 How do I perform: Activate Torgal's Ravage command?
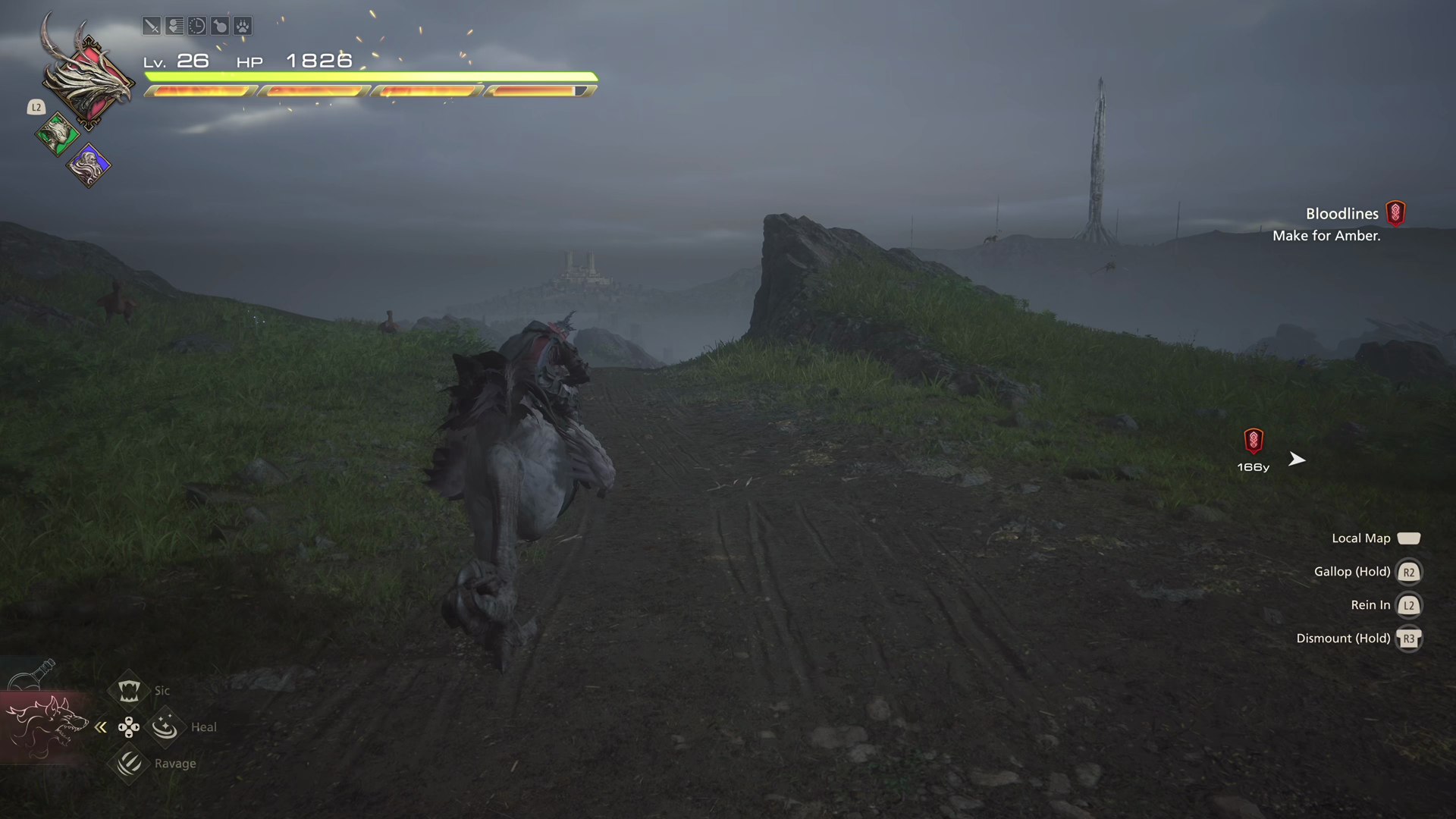pyautogui.click(x=129, y=763)
